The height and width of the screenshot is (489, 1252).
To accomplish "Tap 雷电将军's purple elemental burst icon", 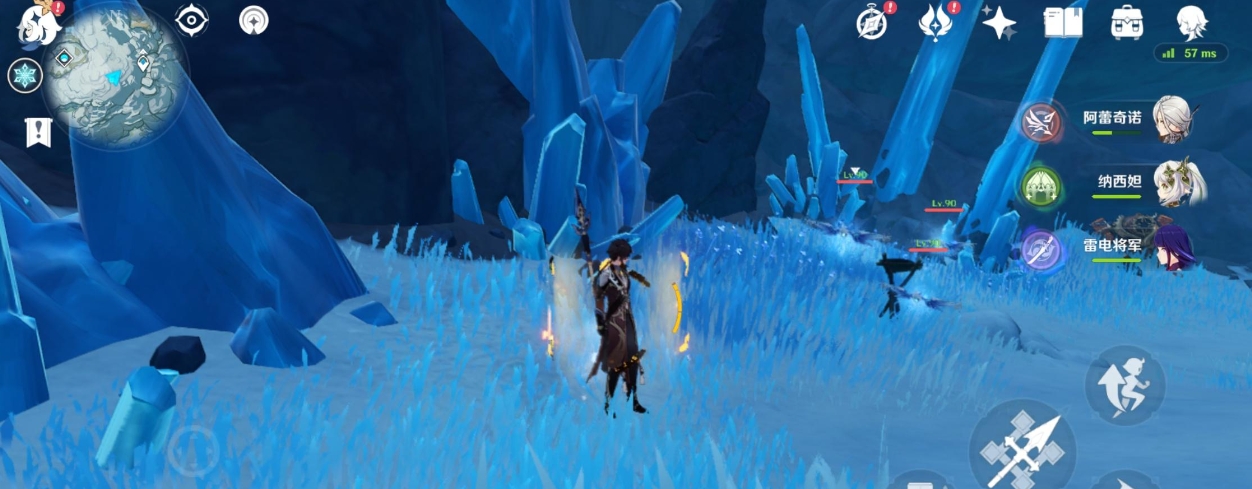I will tap(1040, 248).
